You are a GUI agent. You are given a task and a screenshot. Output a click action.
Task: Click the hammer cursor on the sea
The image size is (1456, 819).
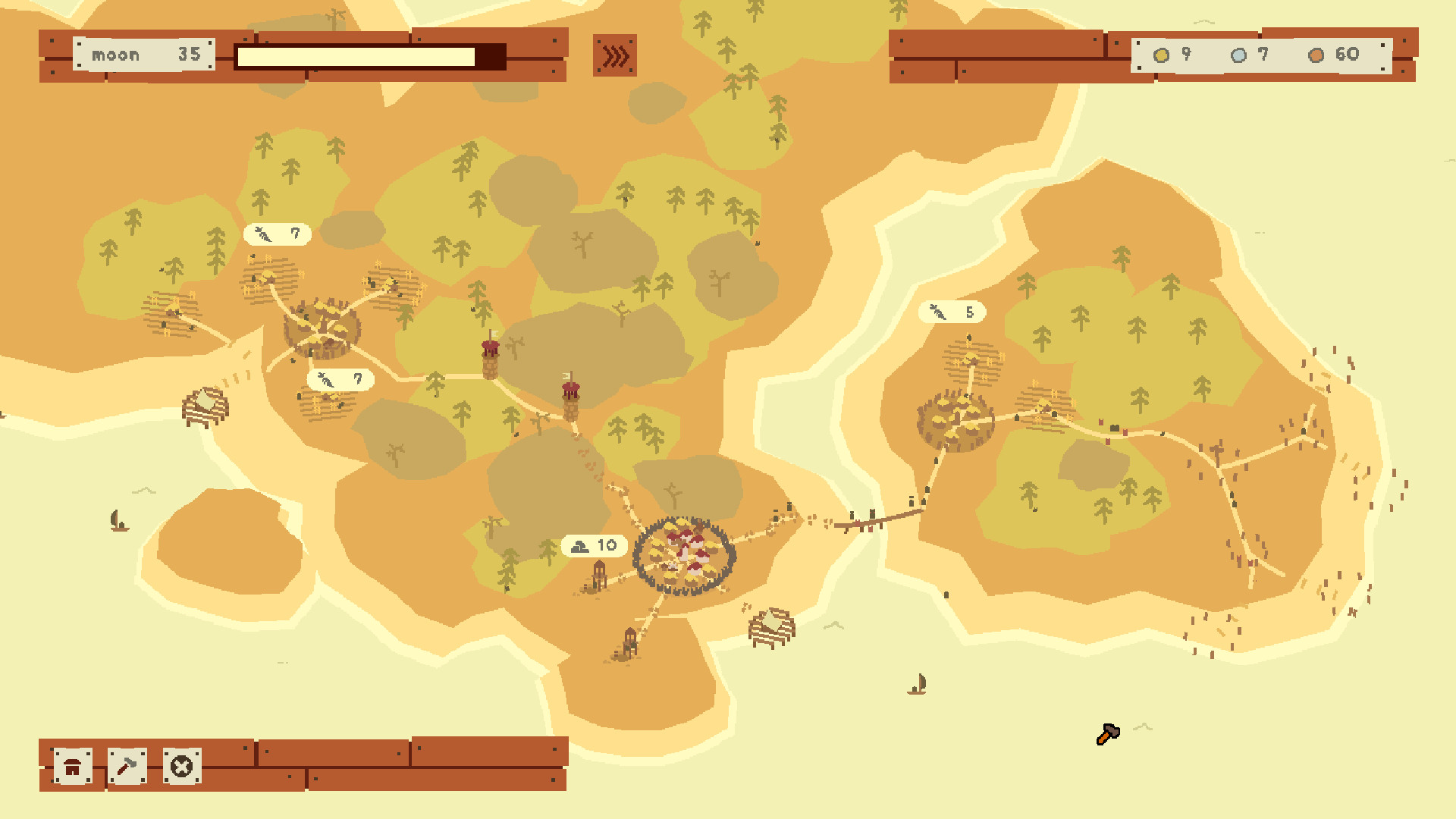[1108, 733]
